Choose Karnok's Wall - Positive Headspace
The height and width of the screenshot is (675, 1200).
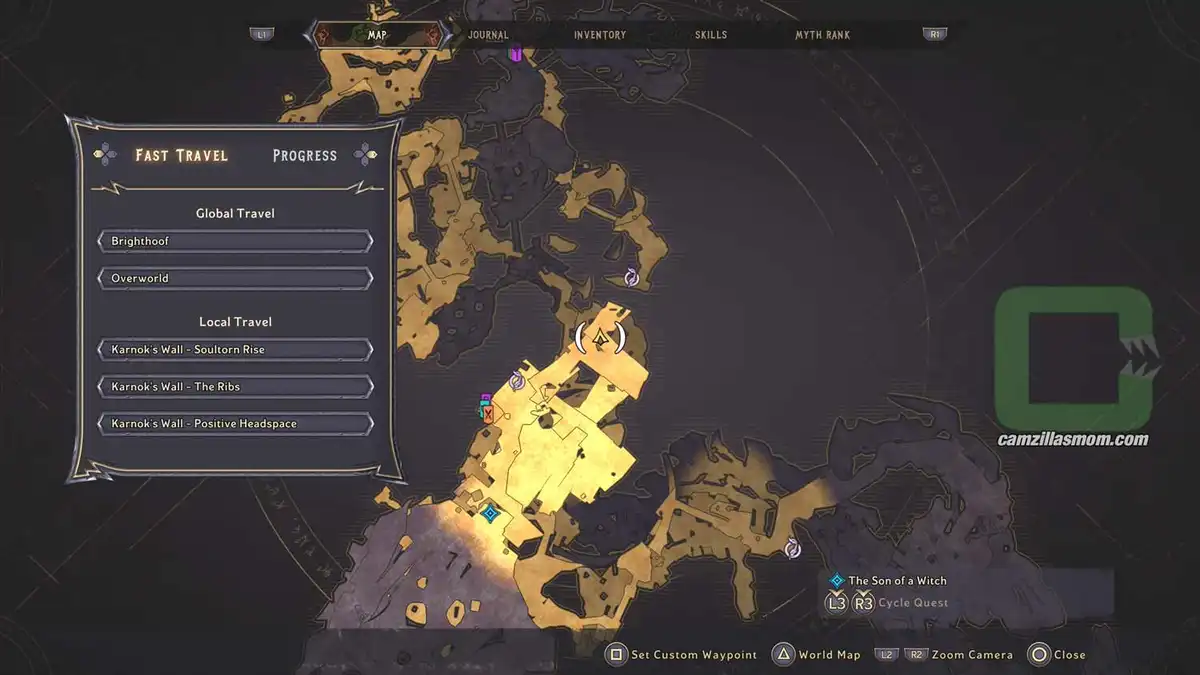[x=235, y=424]
